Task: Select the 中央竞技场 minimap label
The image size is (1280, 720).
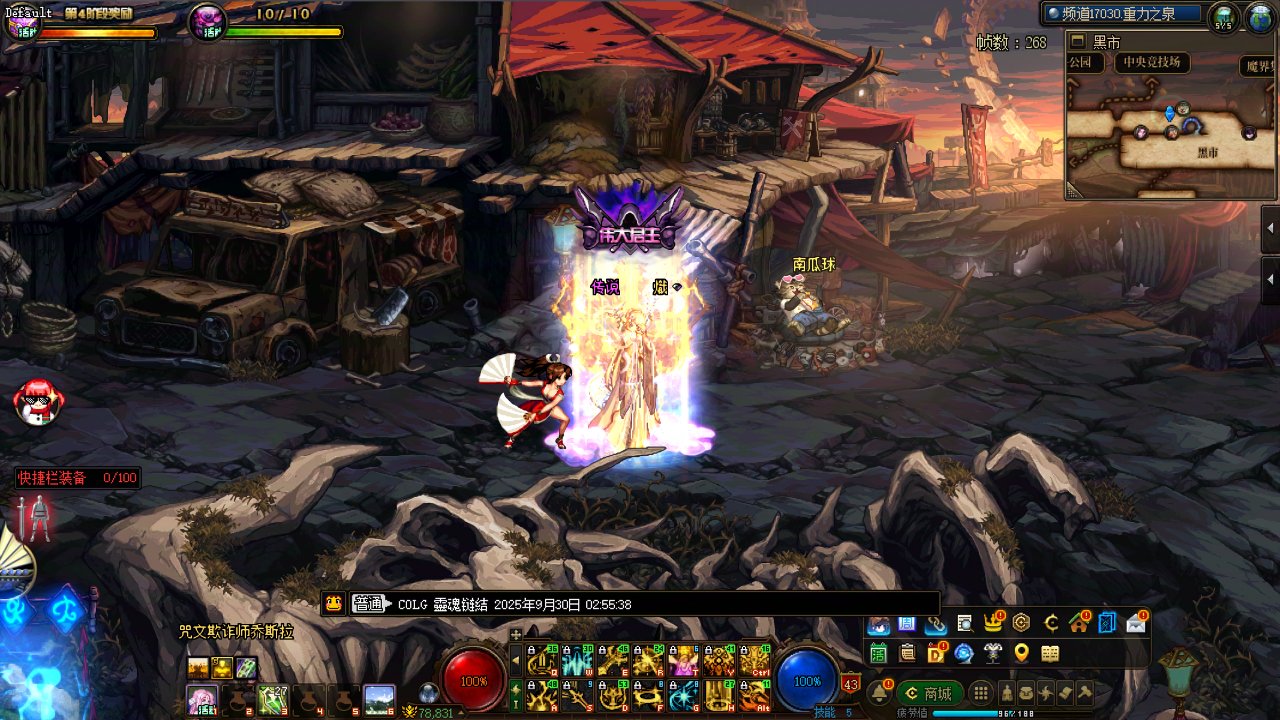Action: point(1150,63)
